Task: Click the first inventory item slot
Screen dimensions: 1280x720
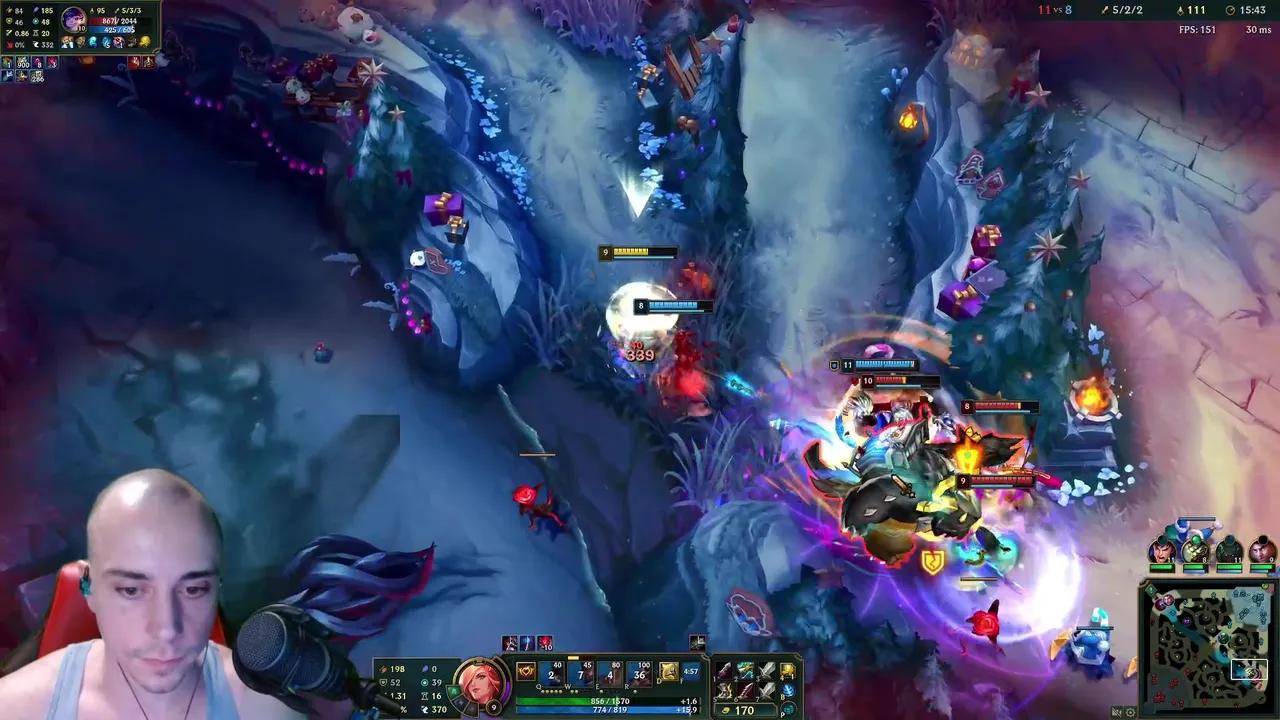Action: [x=725, y=668]
